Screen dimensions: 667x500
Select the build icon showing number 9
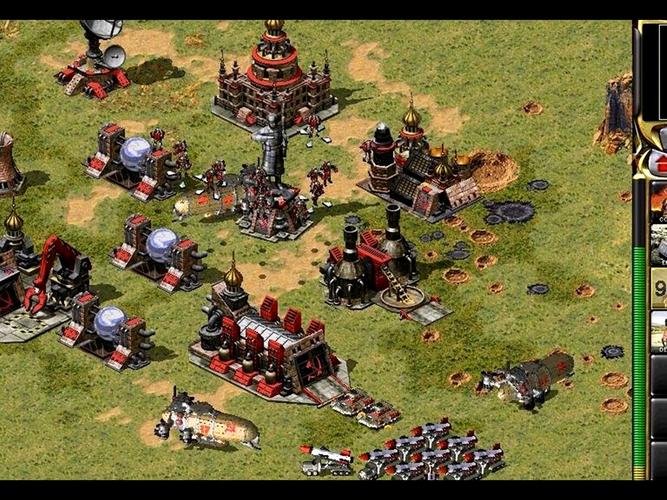tap(659, 287)
